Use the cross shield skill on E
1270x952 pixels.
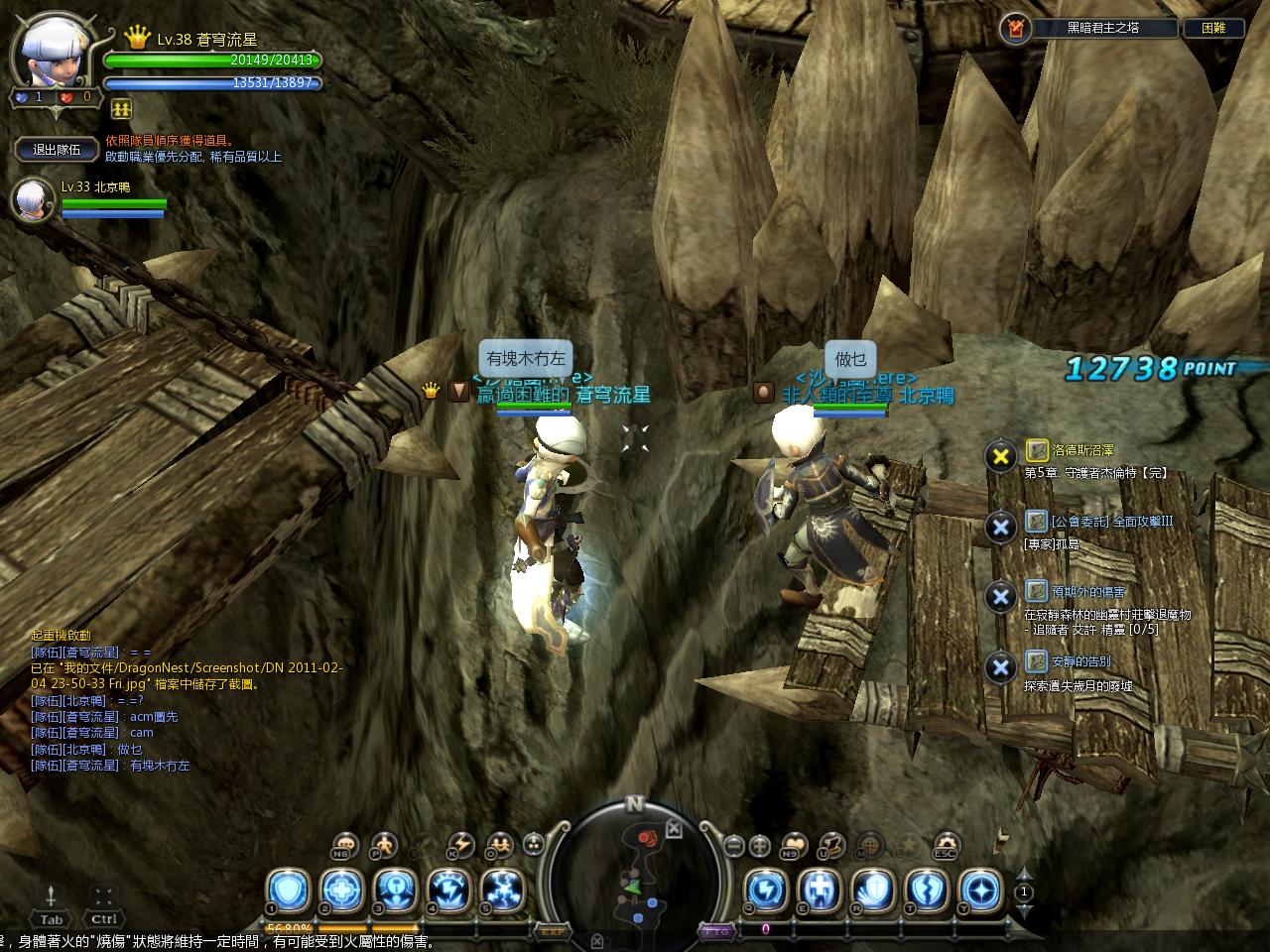[x=820, y=890]
